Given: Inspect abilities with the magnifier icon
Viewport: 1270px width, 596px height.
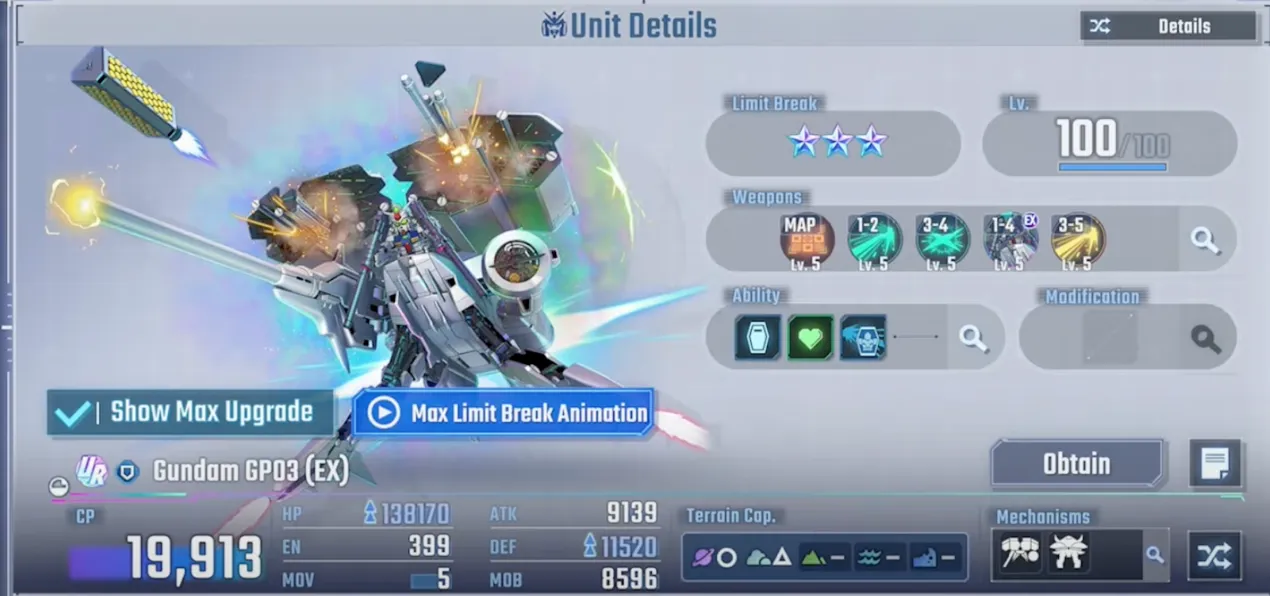Looking at the screenshot, I should [973, 338].
